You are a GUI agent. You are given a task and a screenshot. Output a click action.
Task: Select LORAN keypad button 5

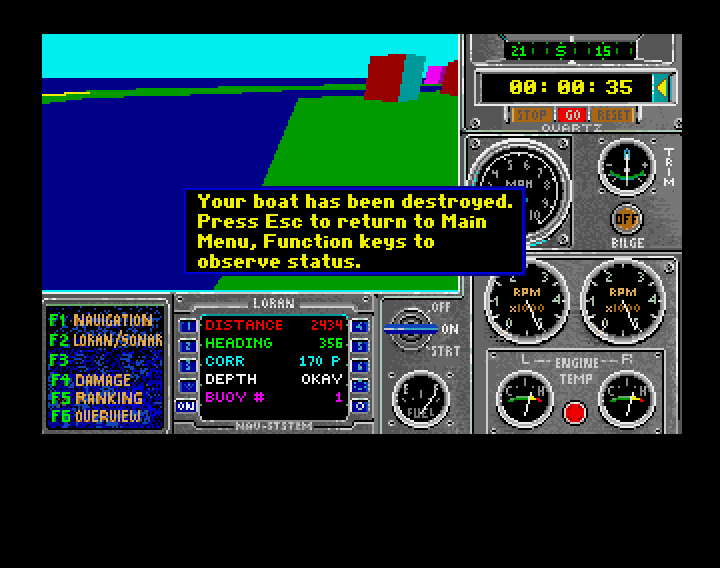click(x=360, y=346)
